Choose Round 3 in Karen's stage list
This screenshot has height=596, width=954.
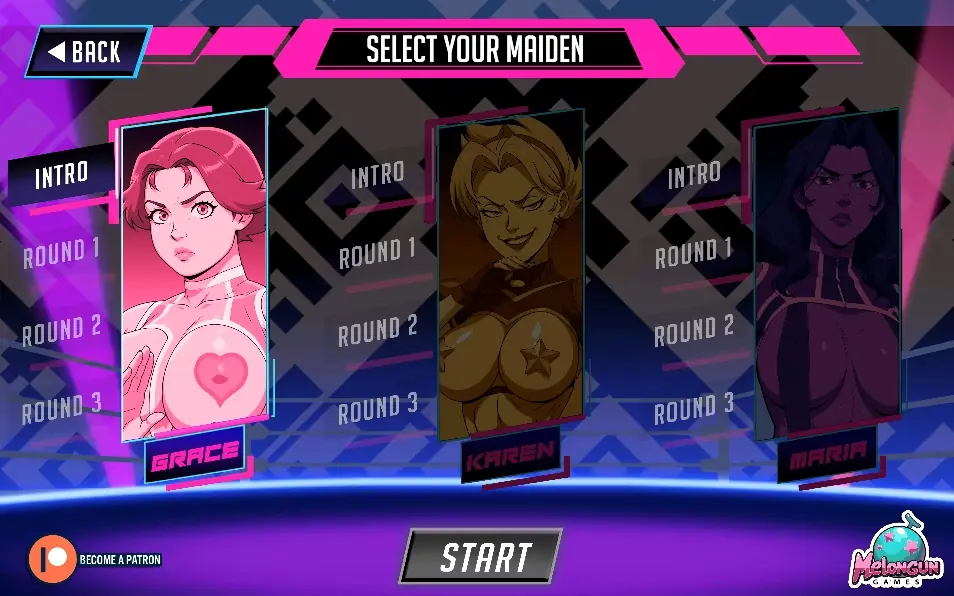click(377, 408)
